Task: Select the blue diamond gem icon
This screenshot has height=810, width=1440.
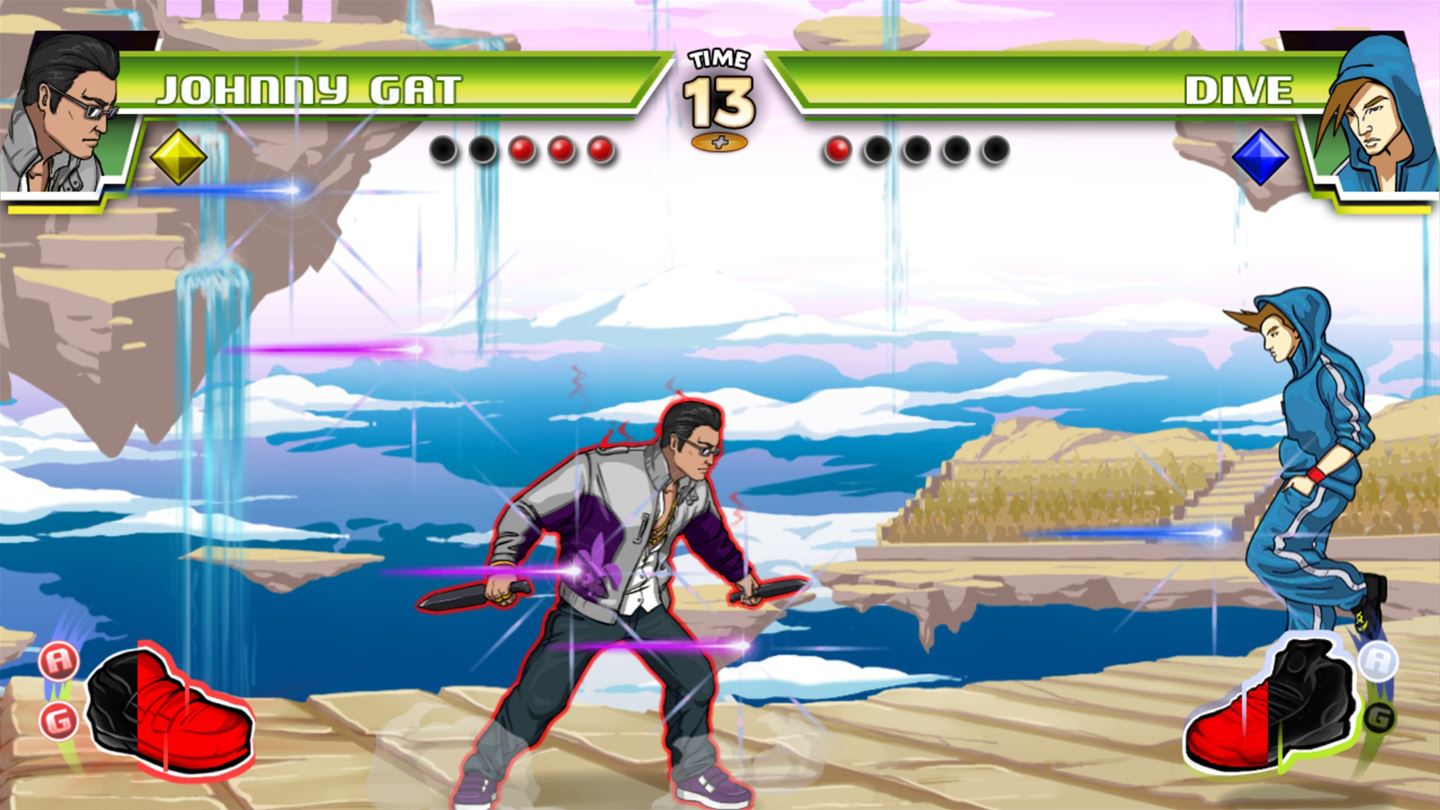Action: click(1260, 157)
